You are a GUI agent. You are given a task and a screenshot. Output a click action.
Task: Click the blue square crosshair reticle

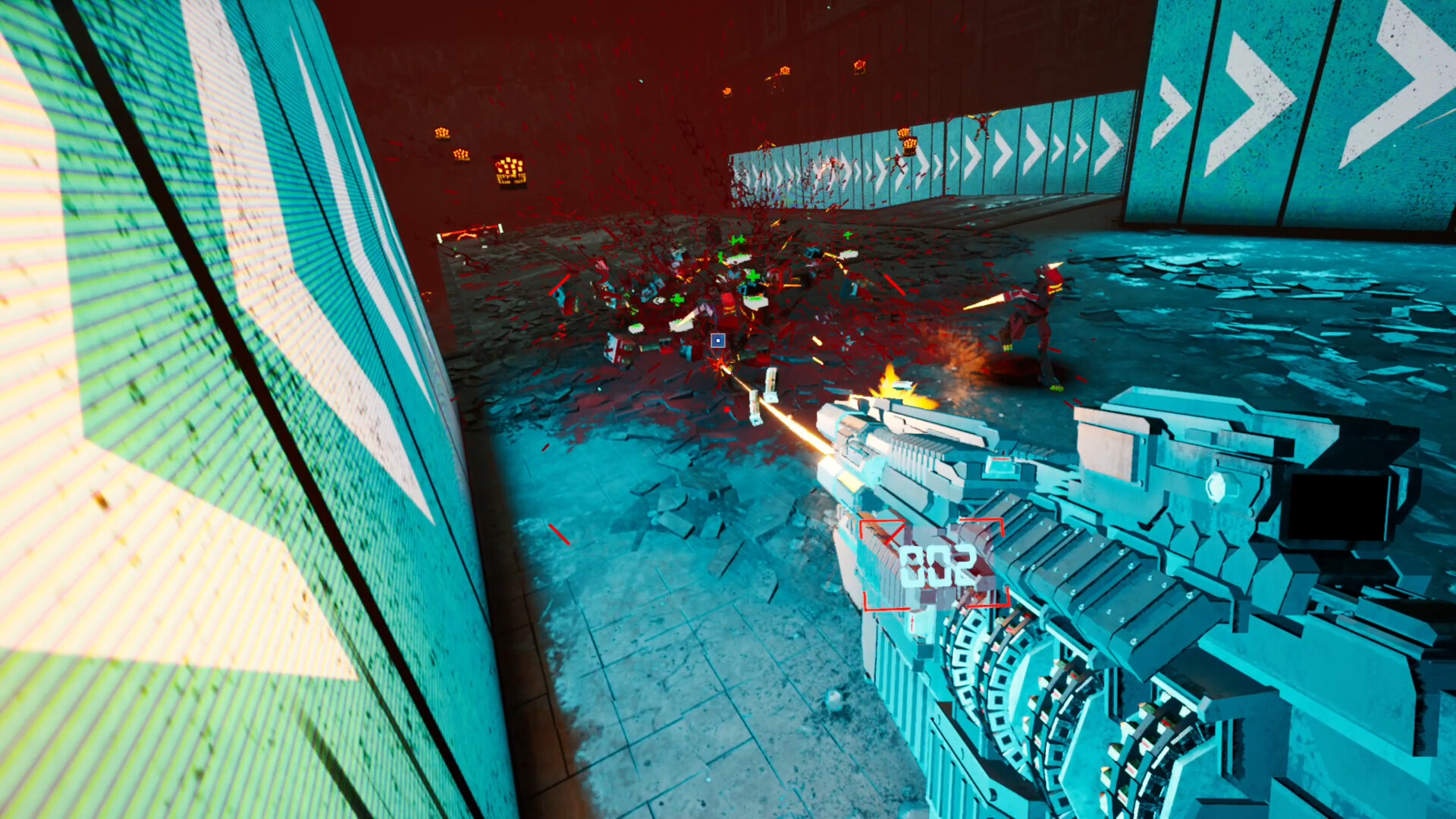(x=717, y=342)
